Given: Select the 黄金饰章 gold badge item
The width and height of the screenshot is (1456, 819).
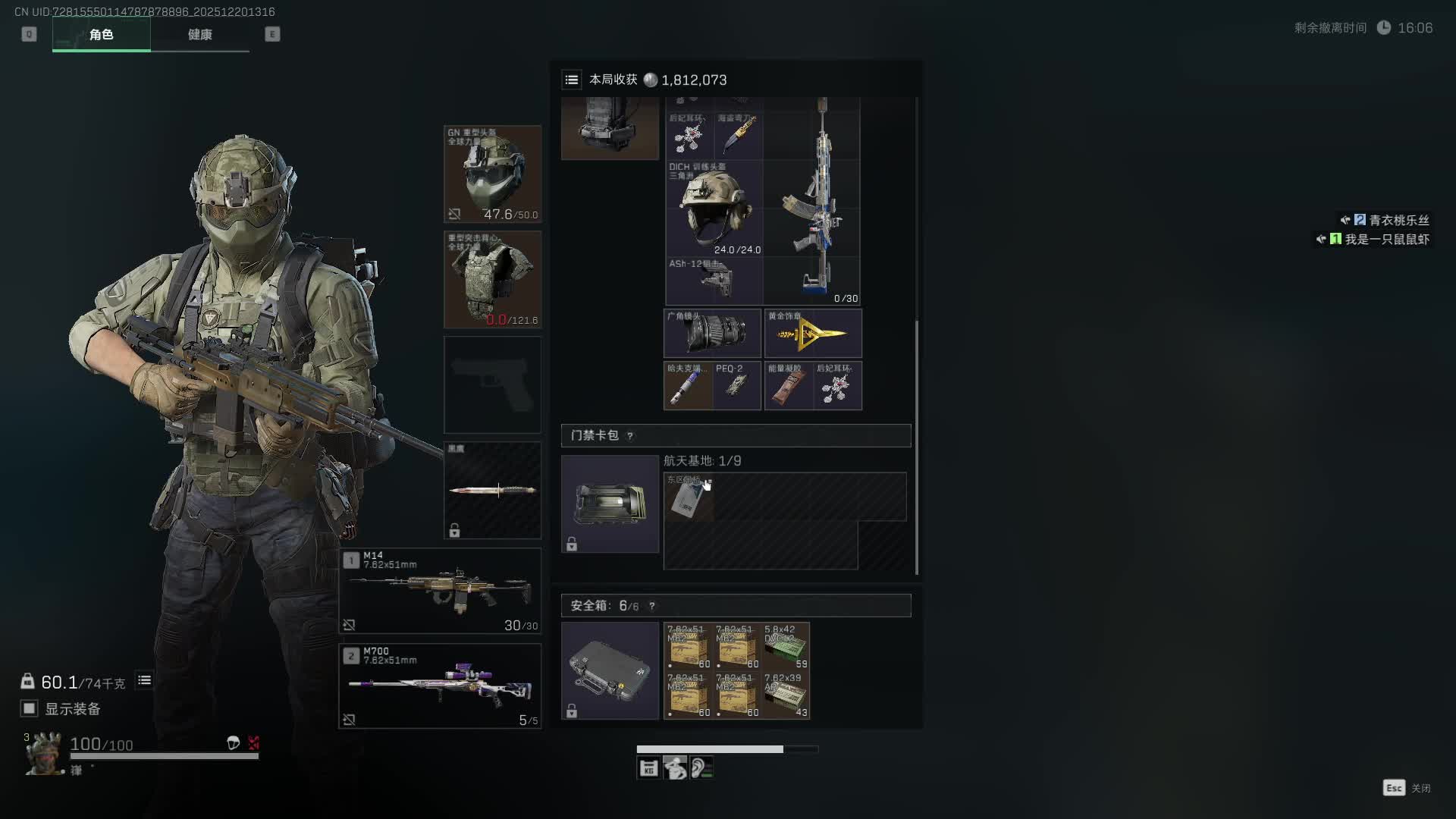Looking at the screenshot, I should 813,333.
